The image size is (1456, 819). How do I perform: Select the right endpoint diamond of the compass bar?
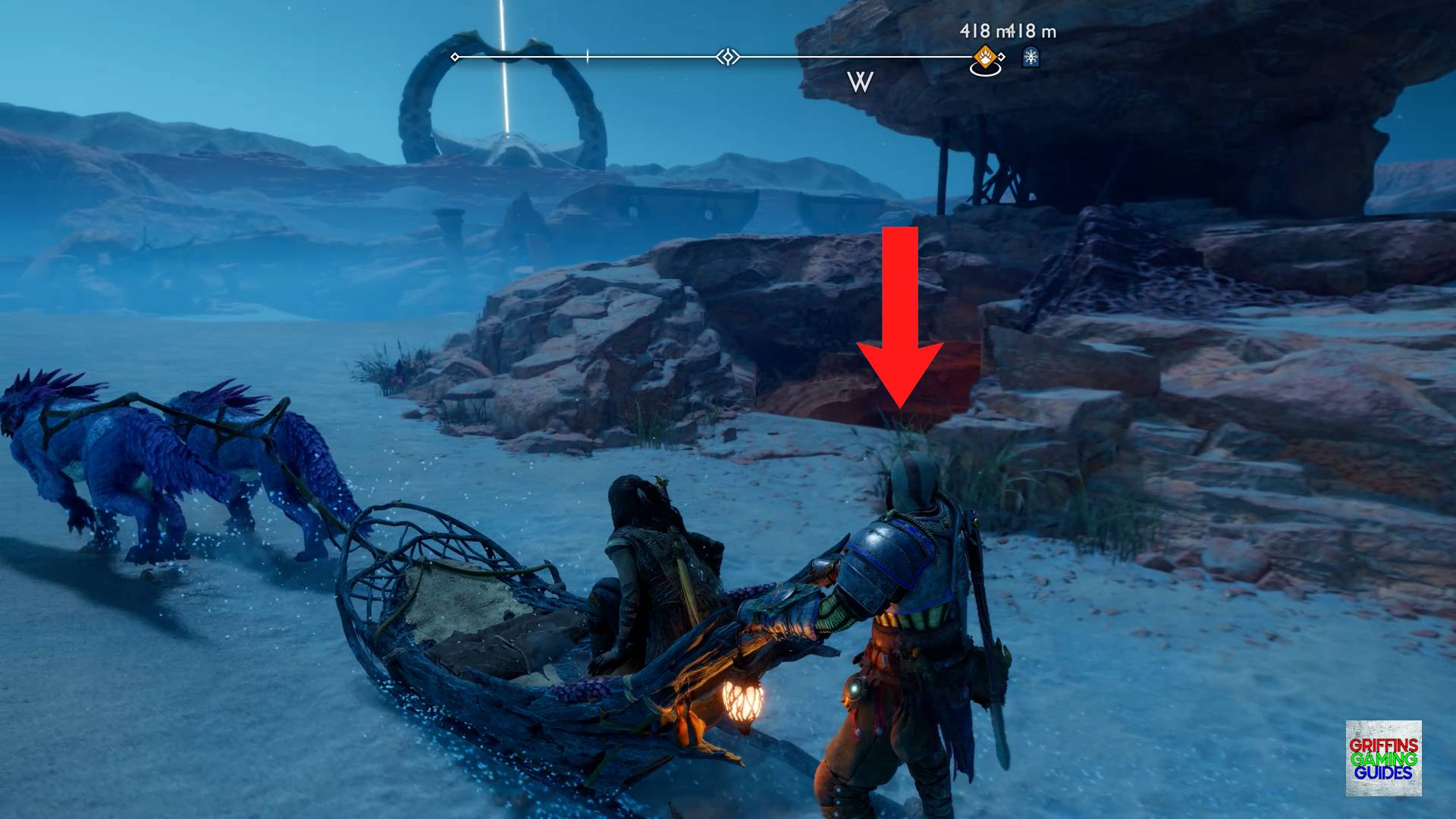click(x=1001, y=57)
